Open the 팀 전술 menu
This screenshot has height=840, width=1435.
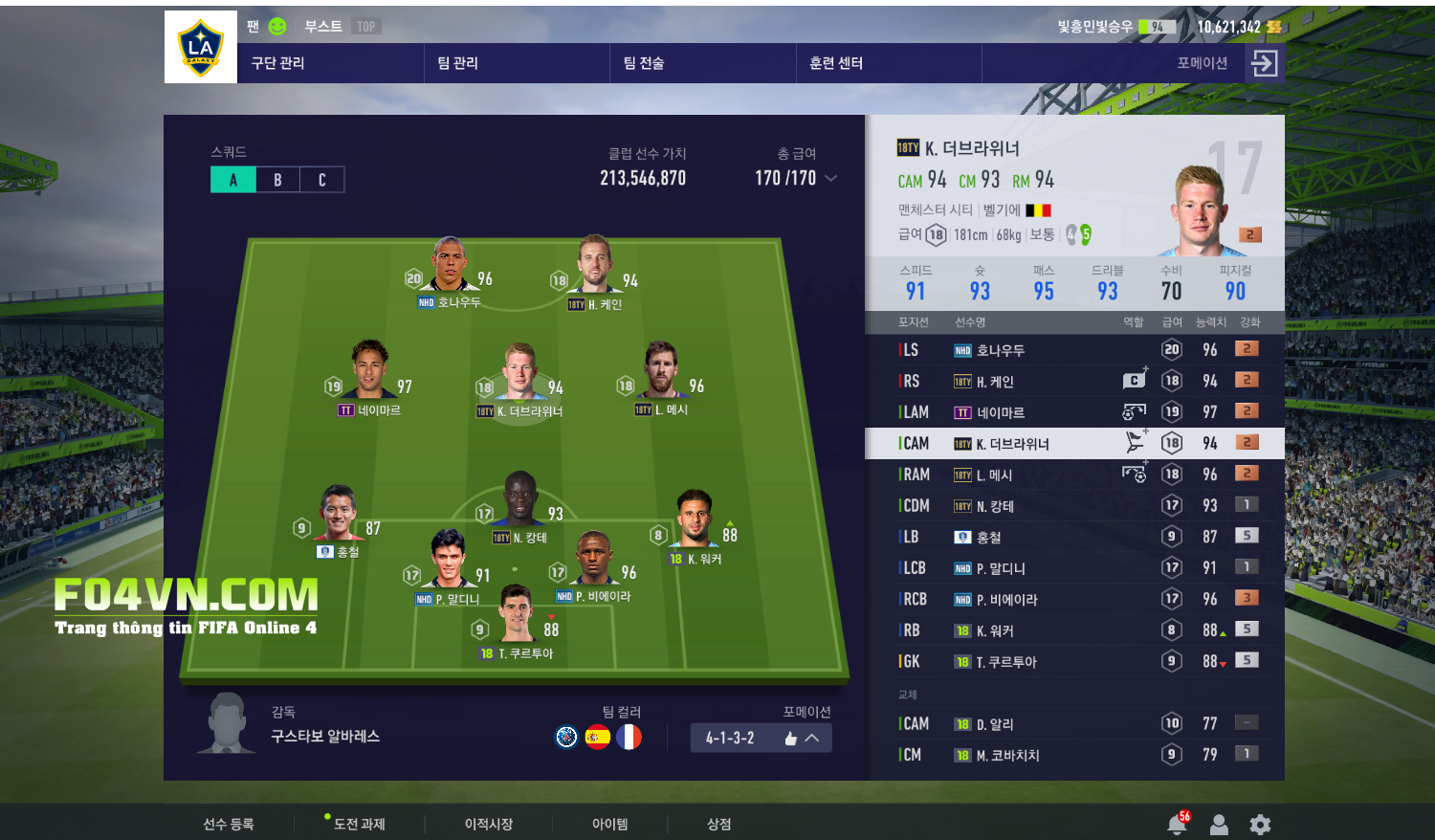click(644, 63)
